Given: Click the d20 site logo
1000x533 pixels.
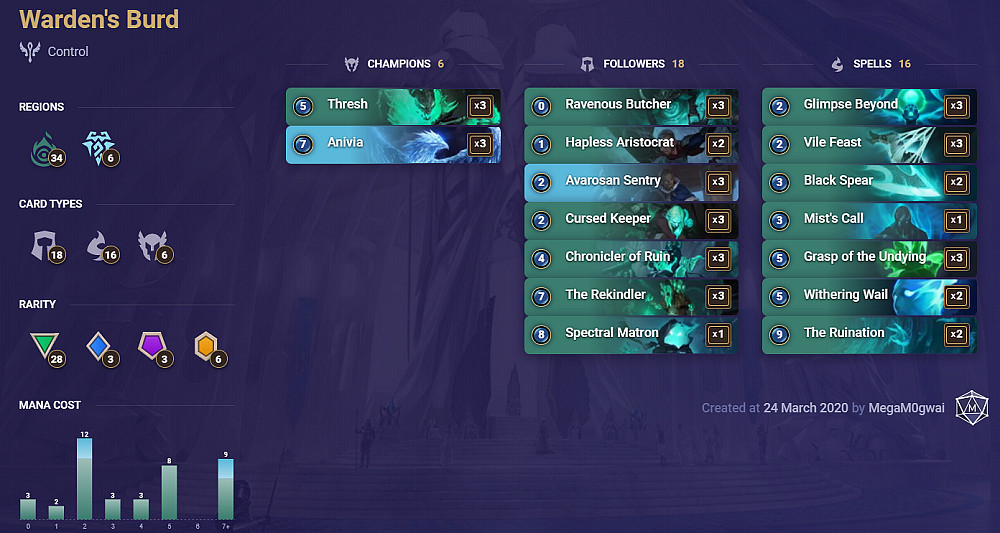Looking at the screenshot, I should pos(971,408).
